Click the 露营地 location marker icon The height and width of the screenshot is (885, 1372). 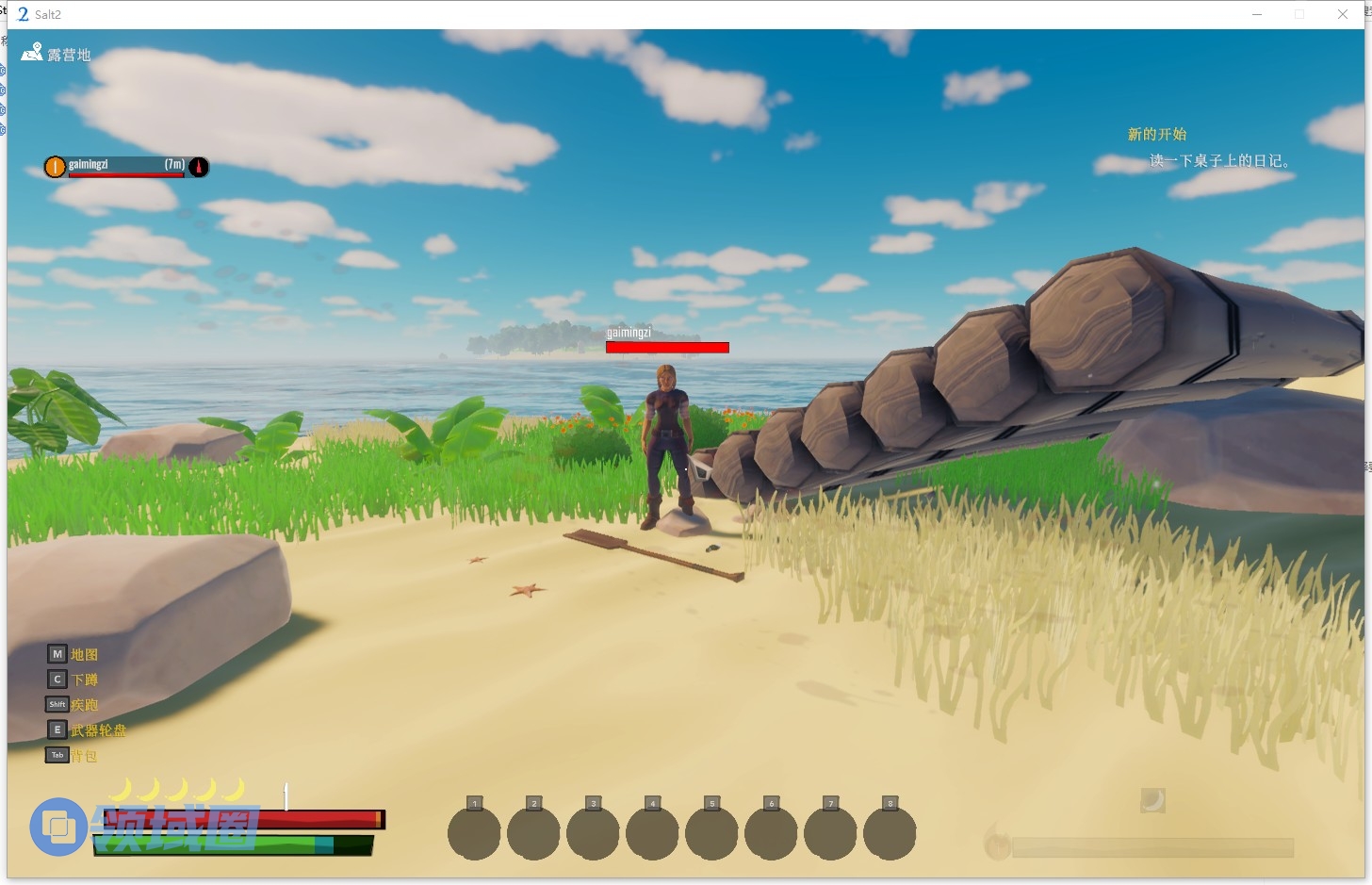pos(32,53)
